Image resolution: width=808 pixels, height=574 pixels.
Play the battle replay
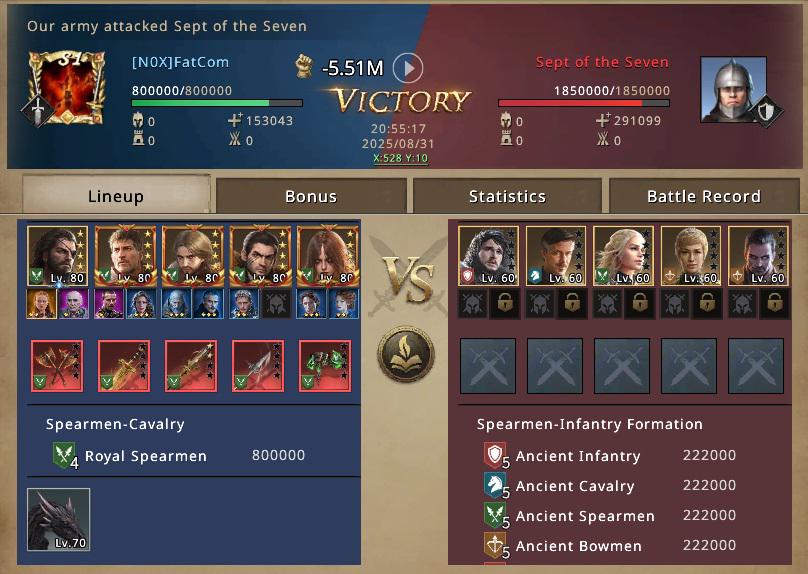click(x=407, y=68)
